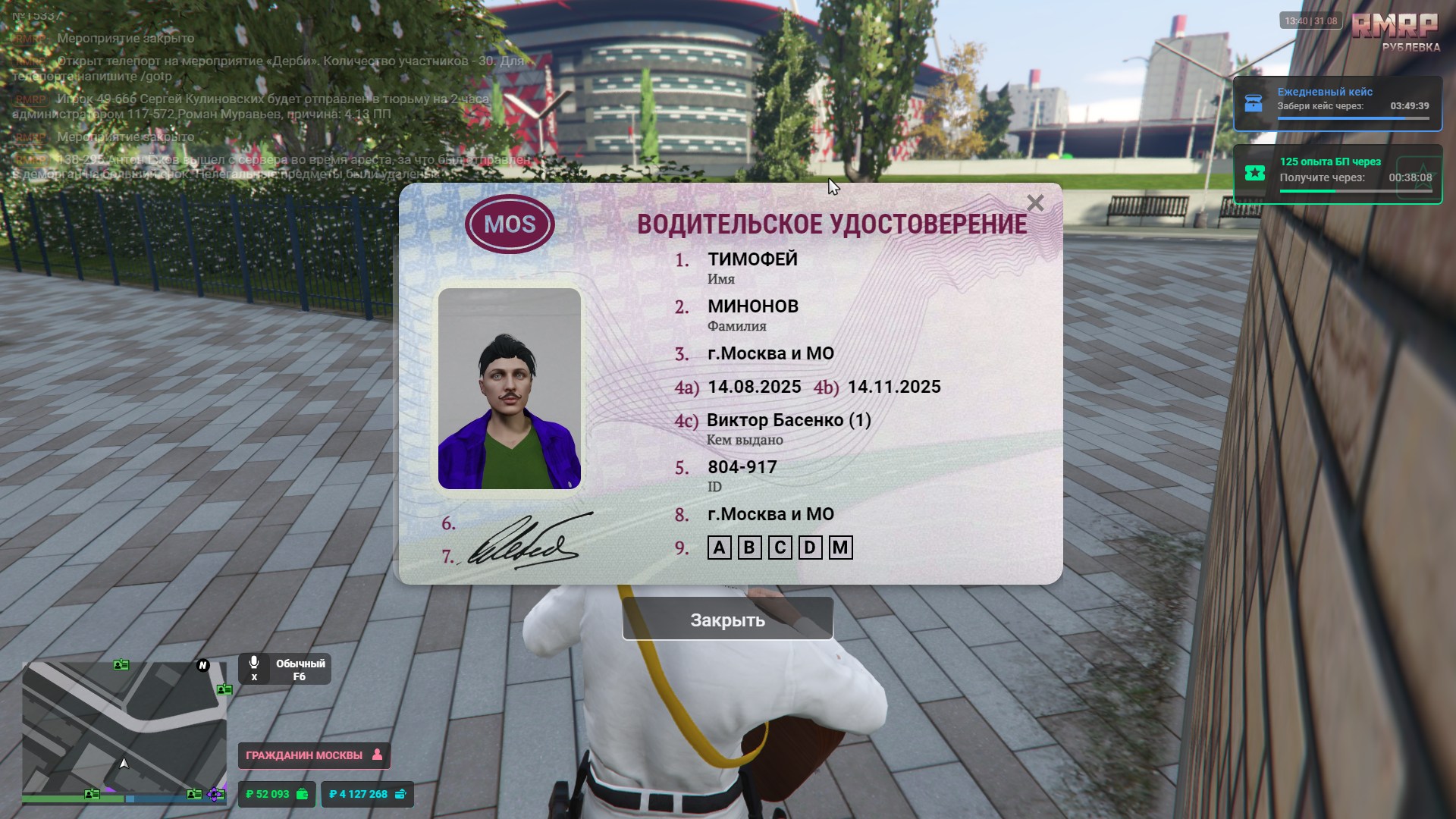Select the cash balance ₽ 52 093

[277, 794]
